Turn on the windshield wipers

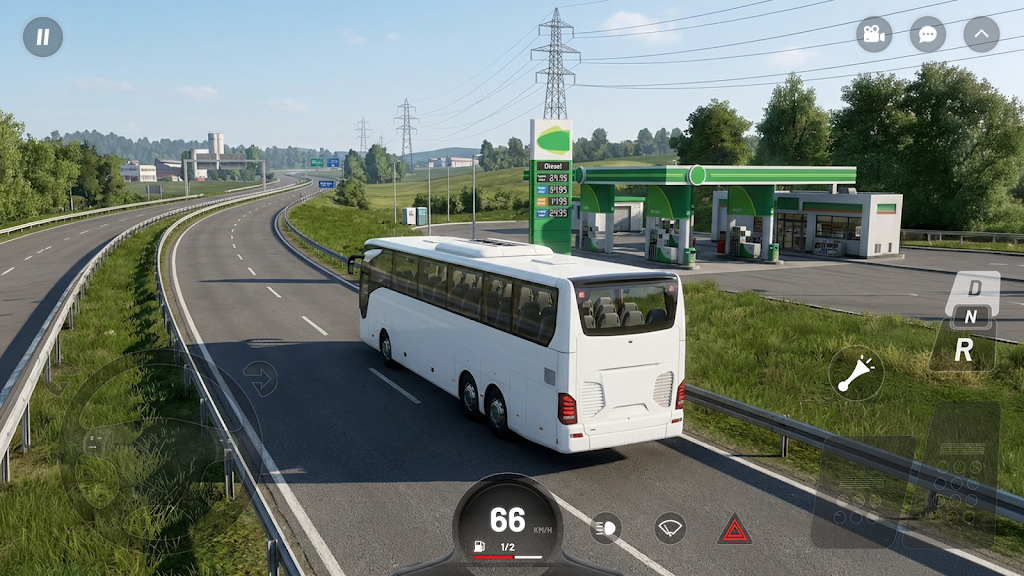click(670, 527)
